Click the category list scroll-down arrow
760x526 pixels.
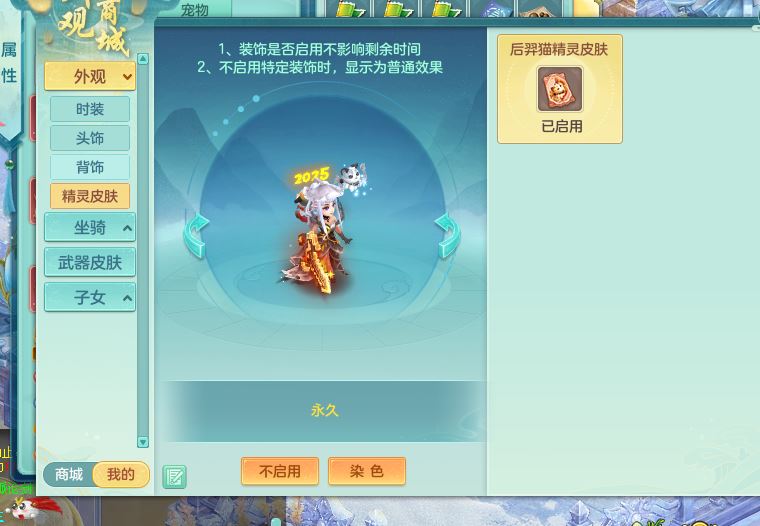(143, 441)
